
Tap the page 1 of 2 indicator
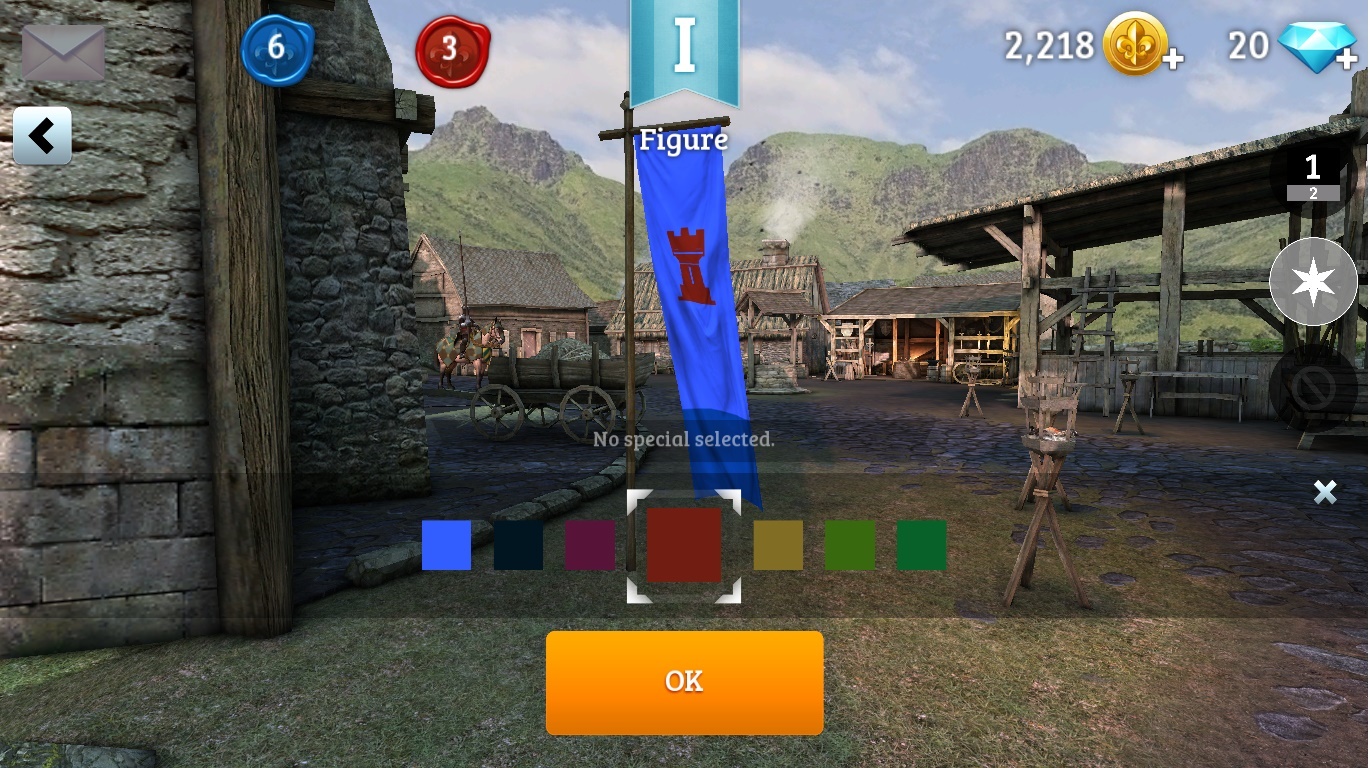point(1313,176)
